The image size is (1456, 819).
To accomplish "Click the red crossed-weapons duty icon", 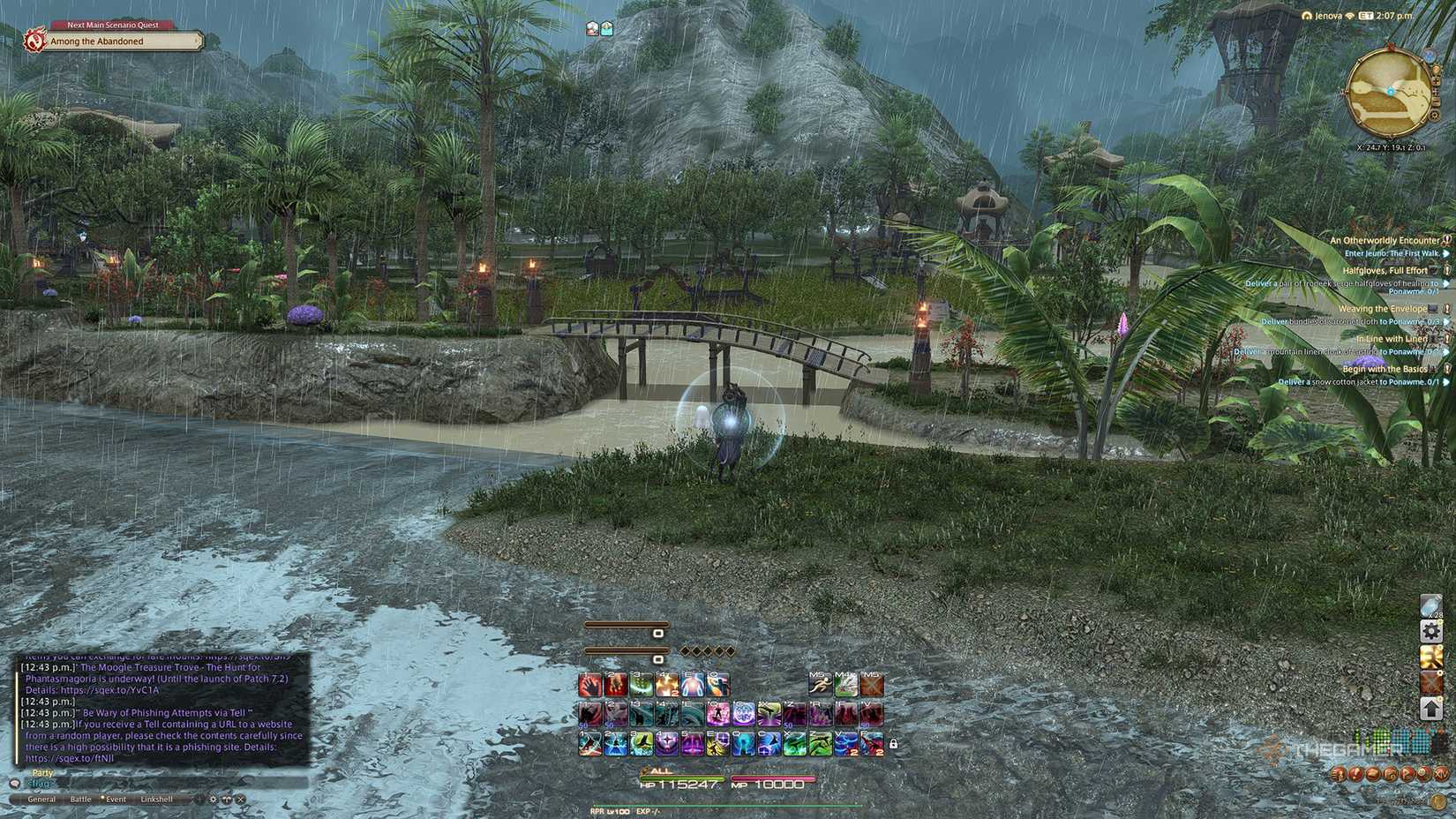I will [1430, 681].
